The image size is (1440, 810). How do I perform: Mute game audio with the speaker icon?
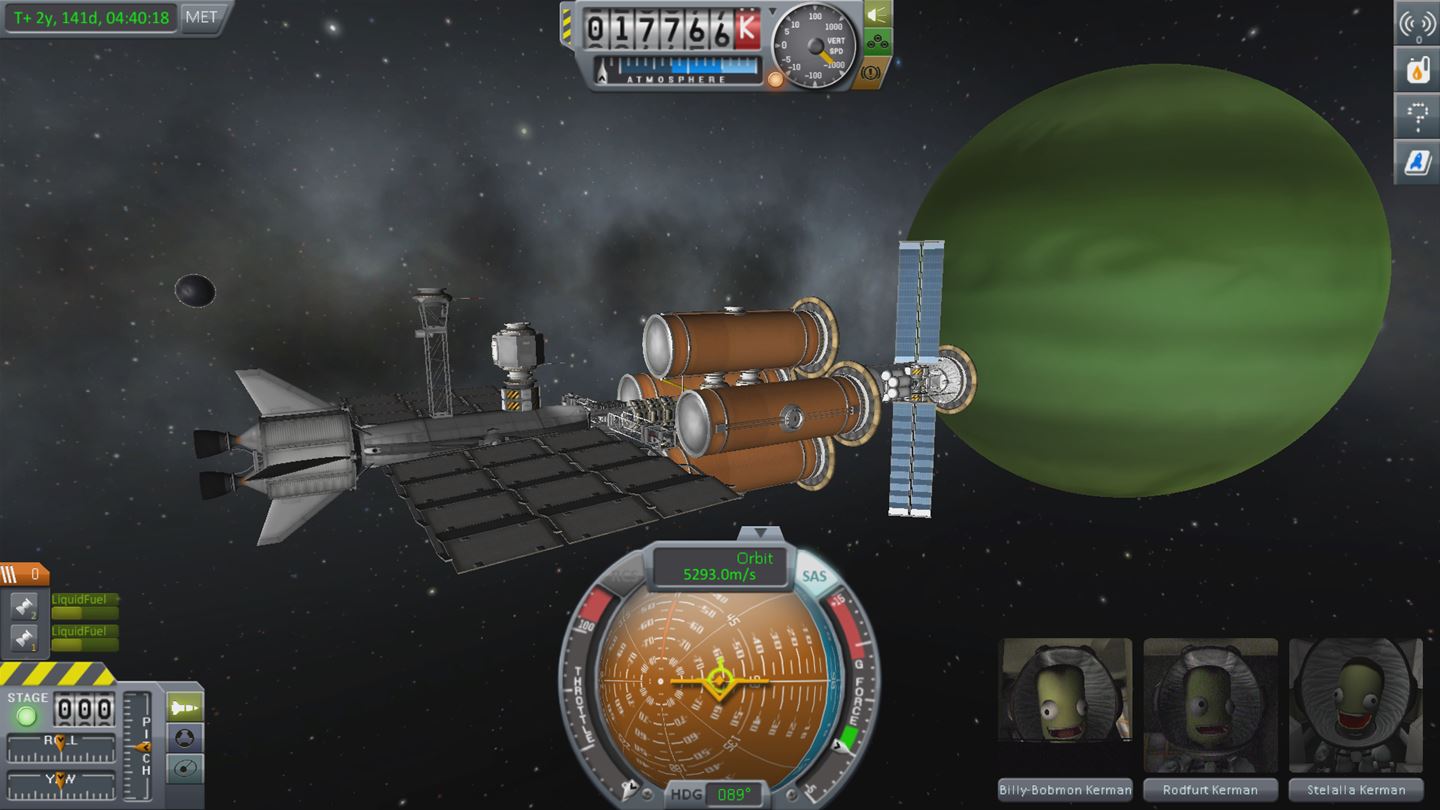pos(875,16)
